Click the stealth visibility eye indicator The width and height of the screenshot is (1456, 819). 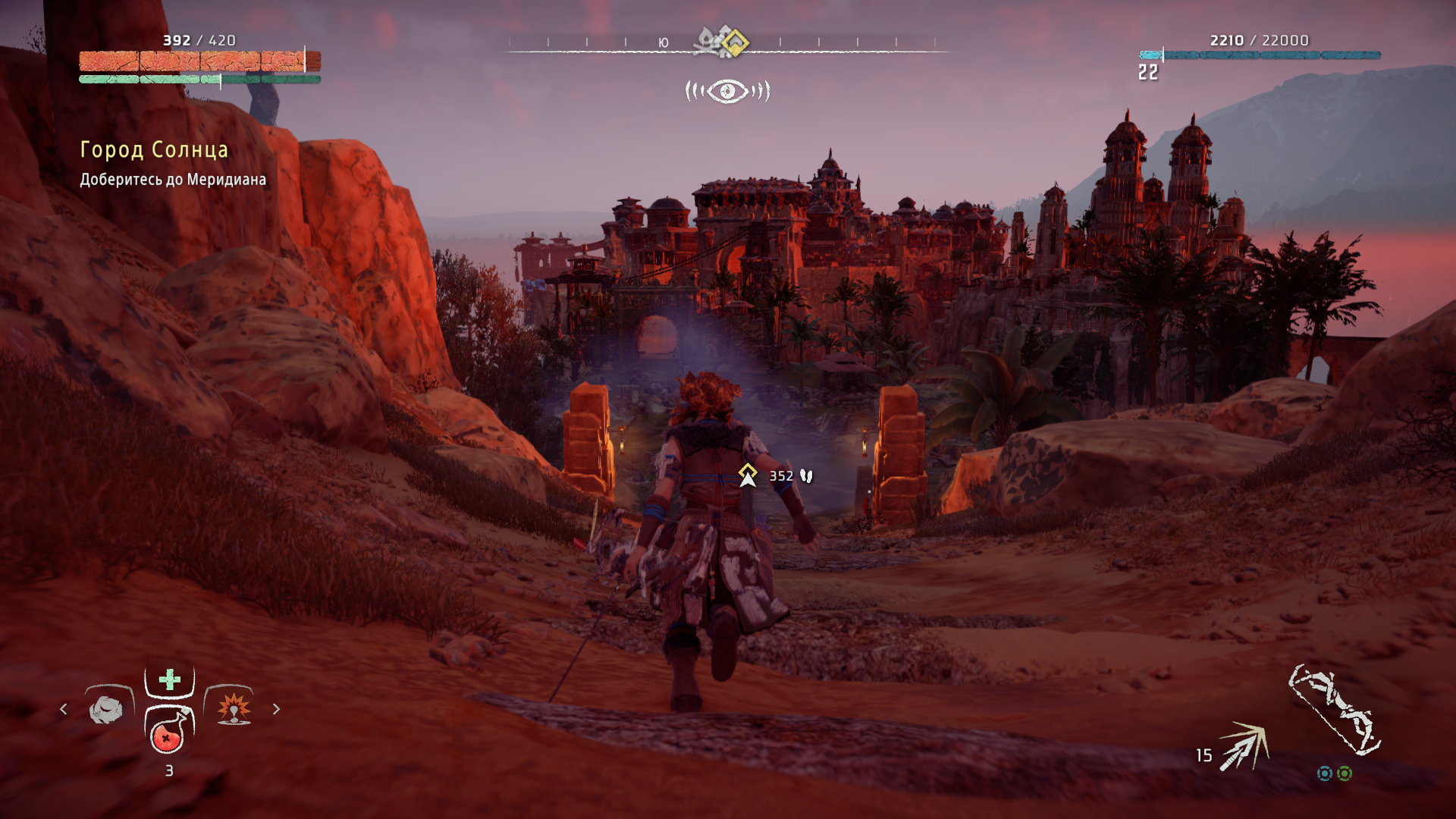(x=727, y=92)
